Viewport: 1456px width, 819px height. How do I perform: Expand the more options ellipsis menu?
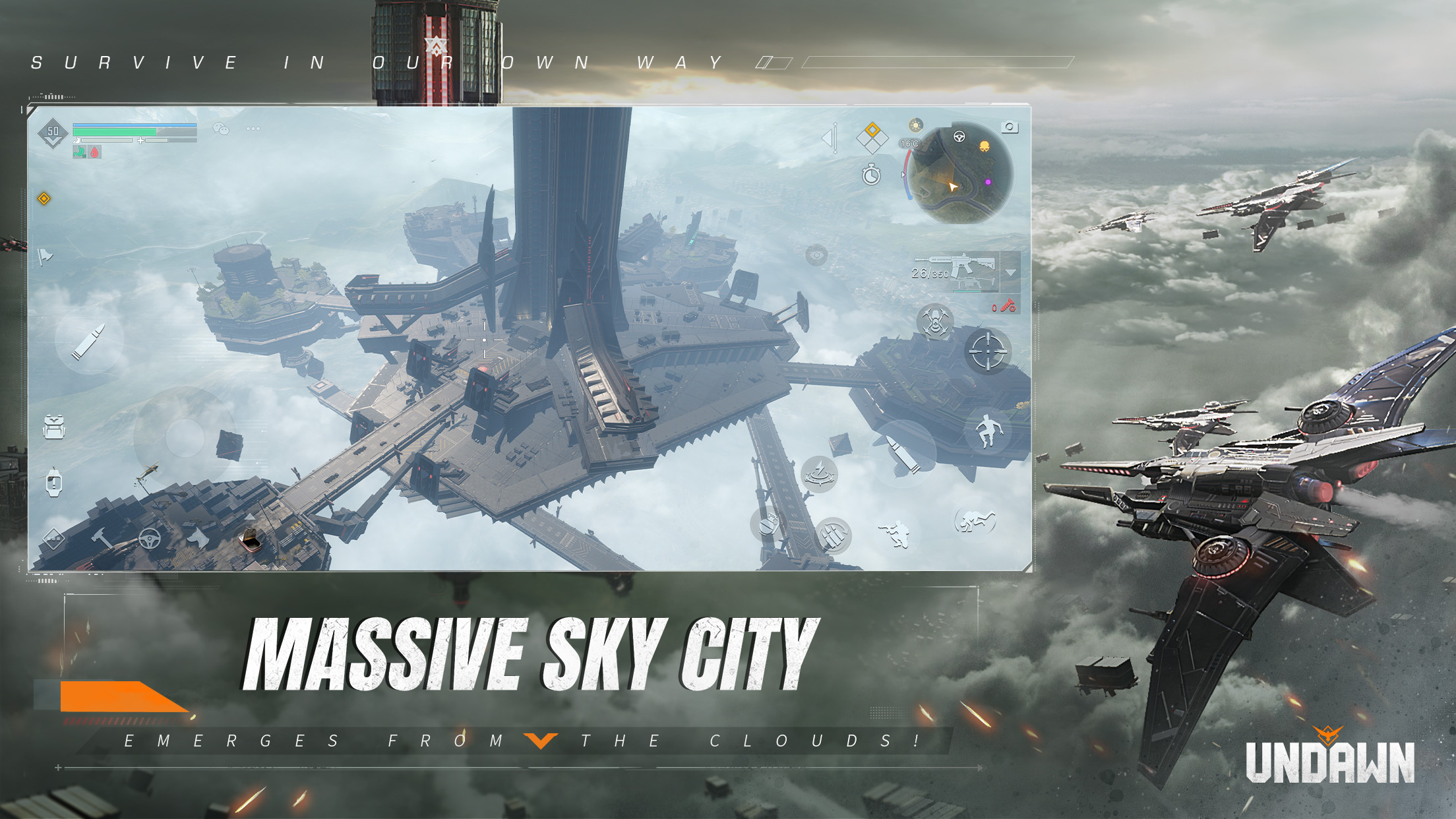pos(253,129)
